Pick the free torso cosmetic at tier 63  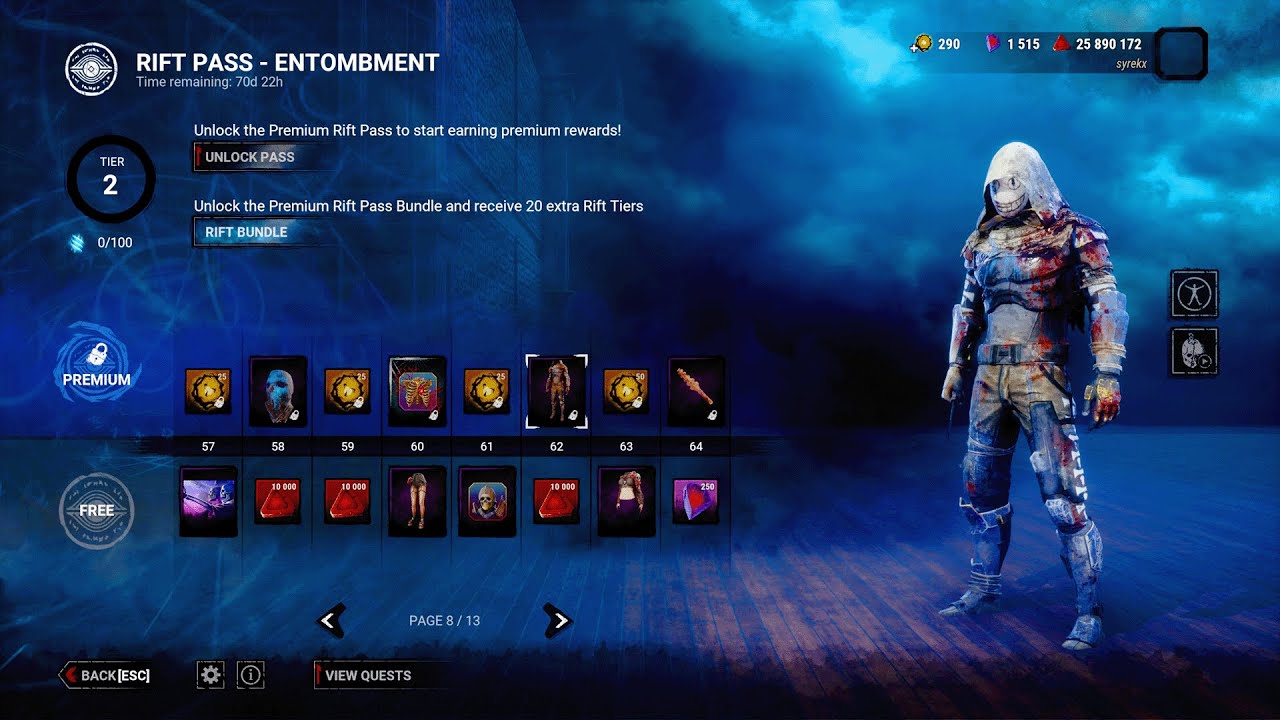[626, 501]
